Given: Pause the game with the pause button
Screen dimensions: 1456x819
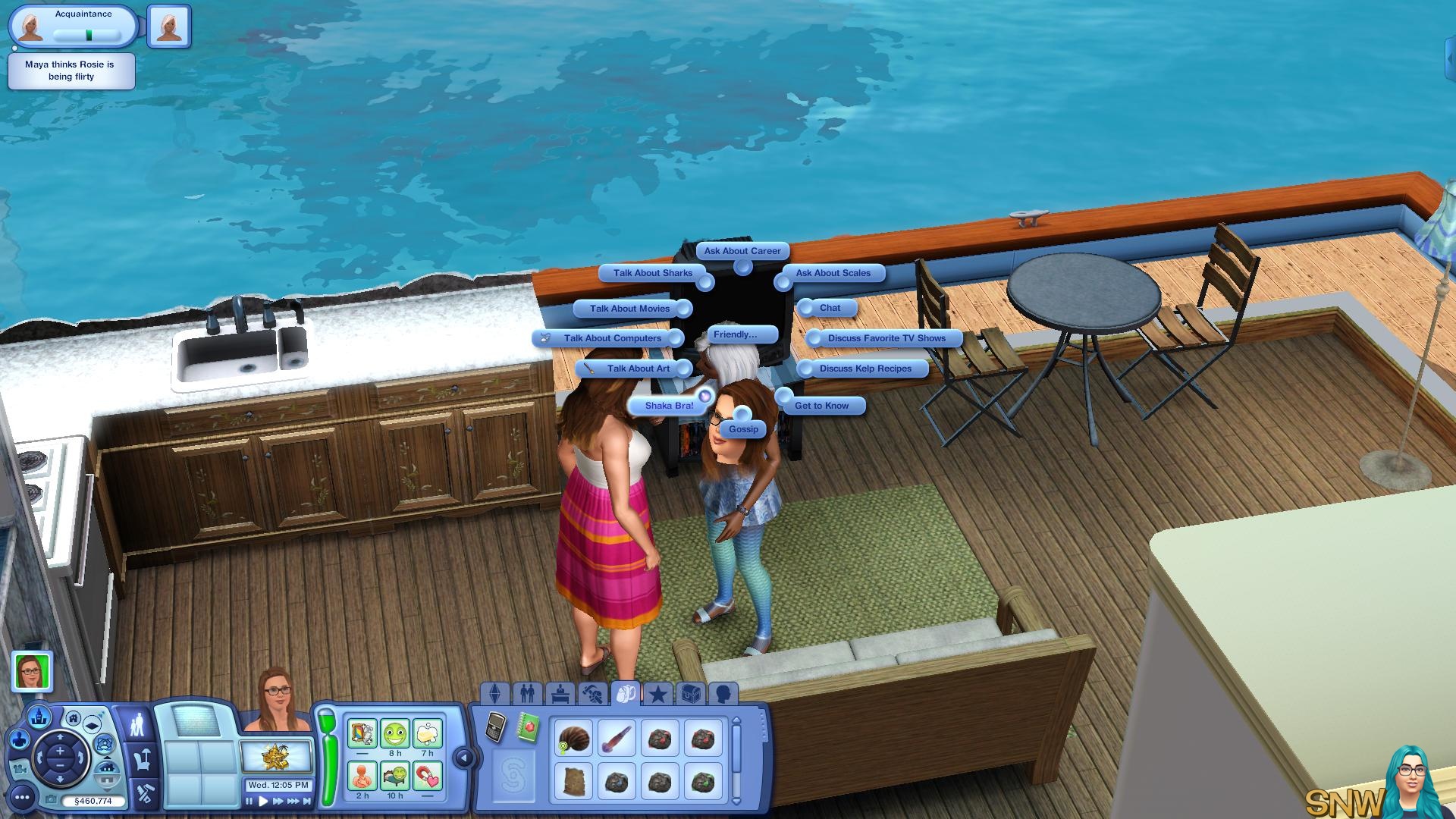Looking at the screenshot, I should [249, 801].
